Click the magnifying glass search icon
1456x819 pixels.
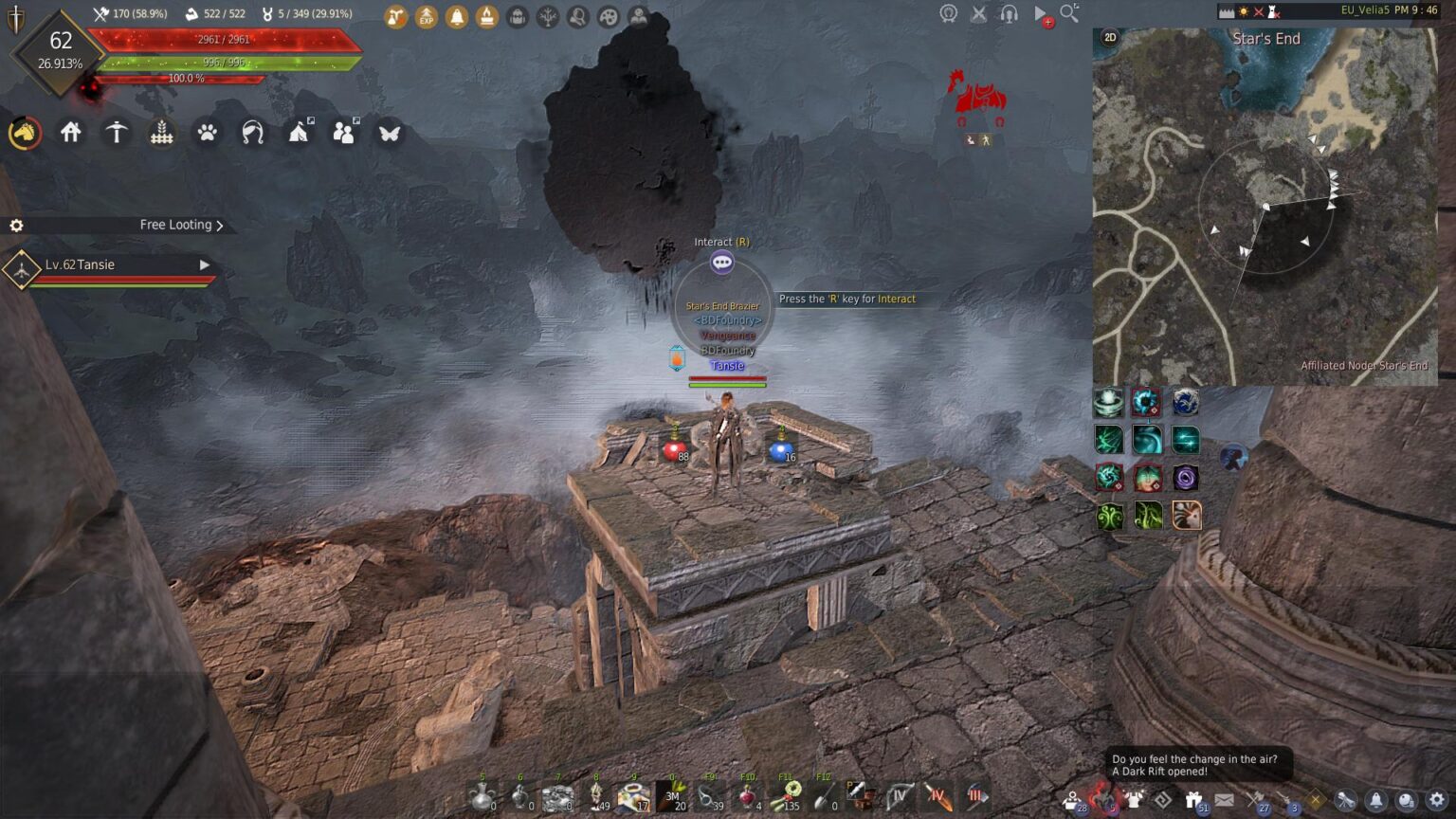coord(1069,13)
